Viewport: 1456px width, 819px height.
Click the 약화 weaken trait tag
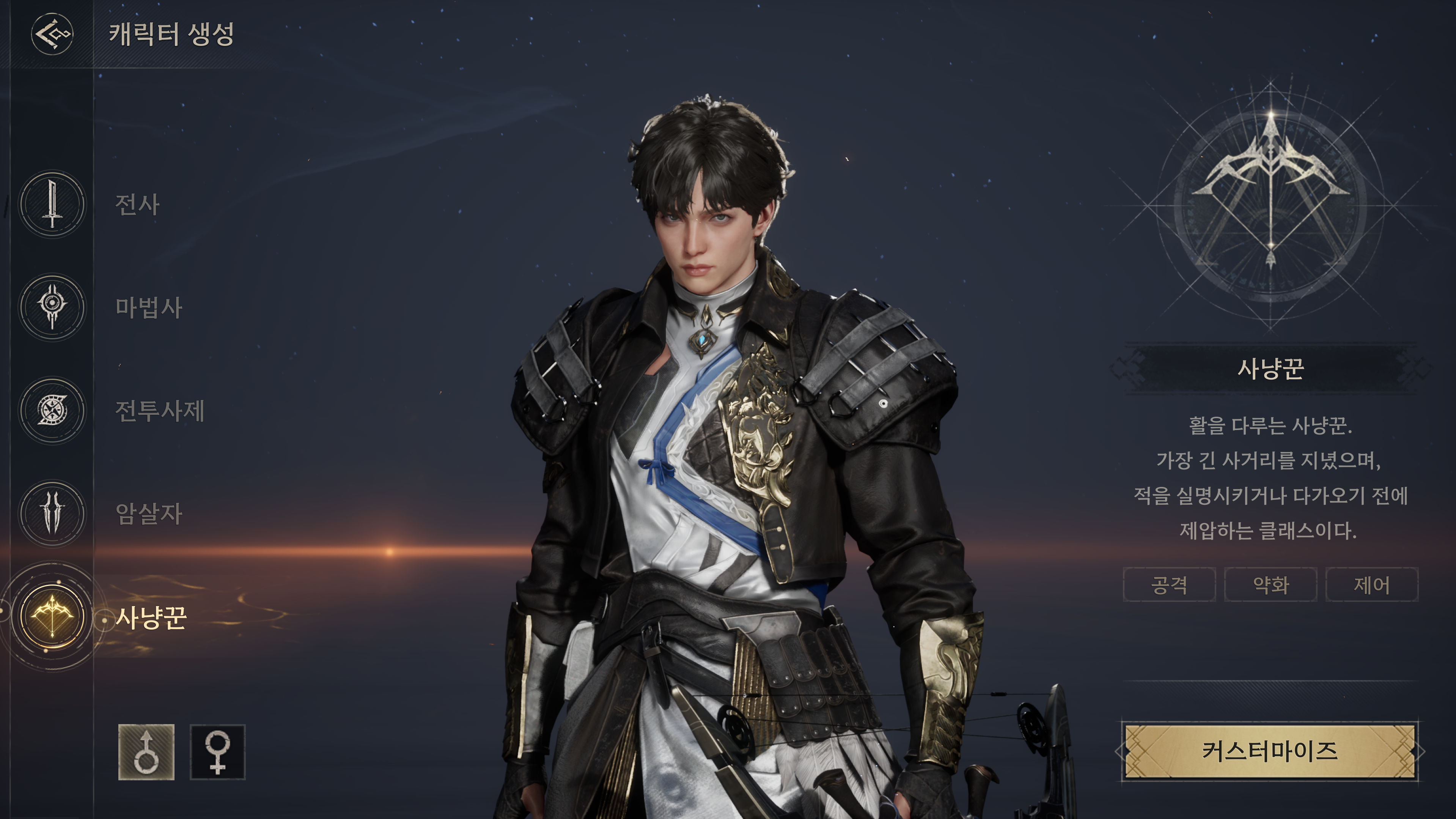pos(1270,584)
